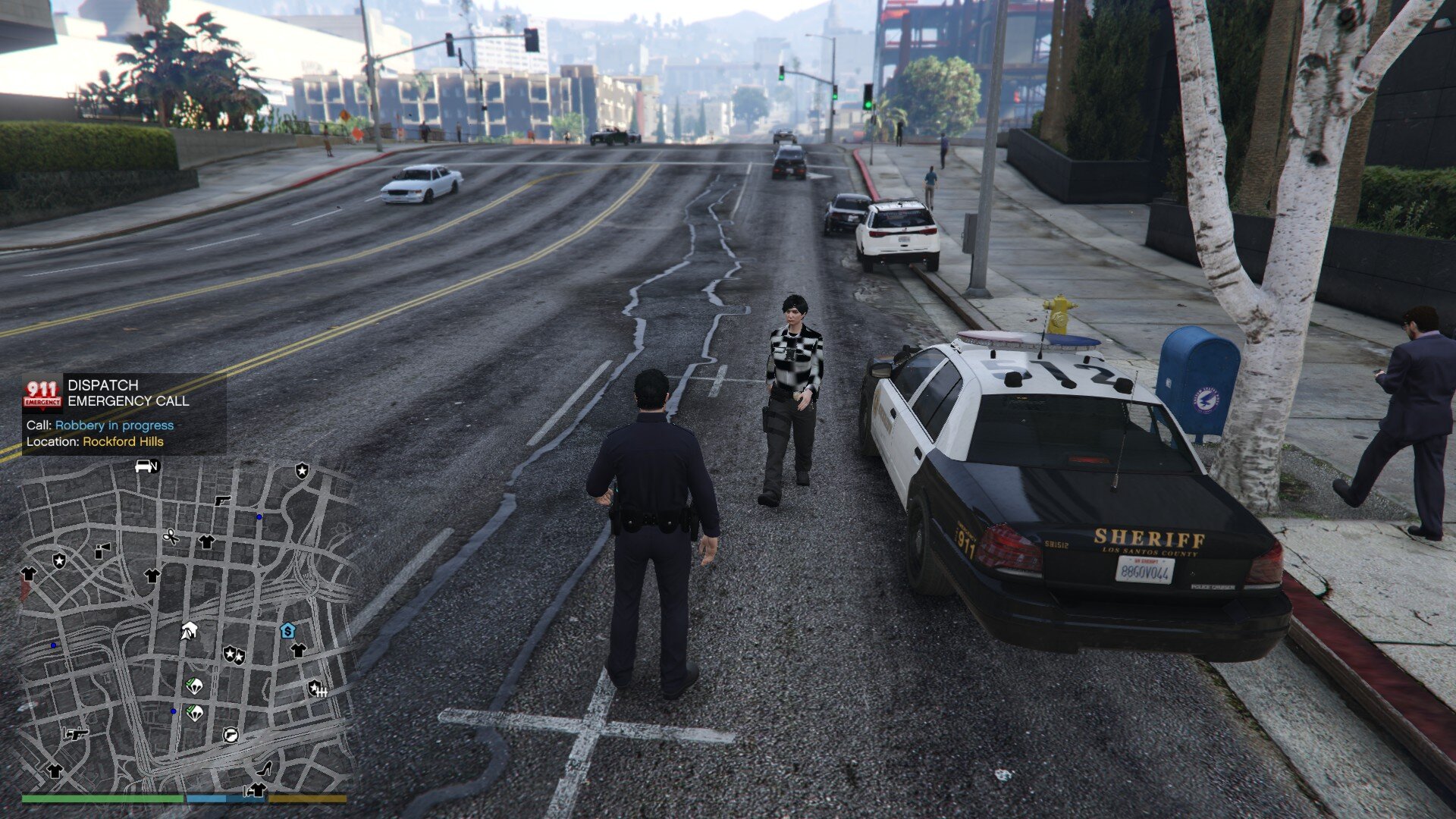
Task: Open the 911 dispatch emergency call notification
Action: pos(124,413)
